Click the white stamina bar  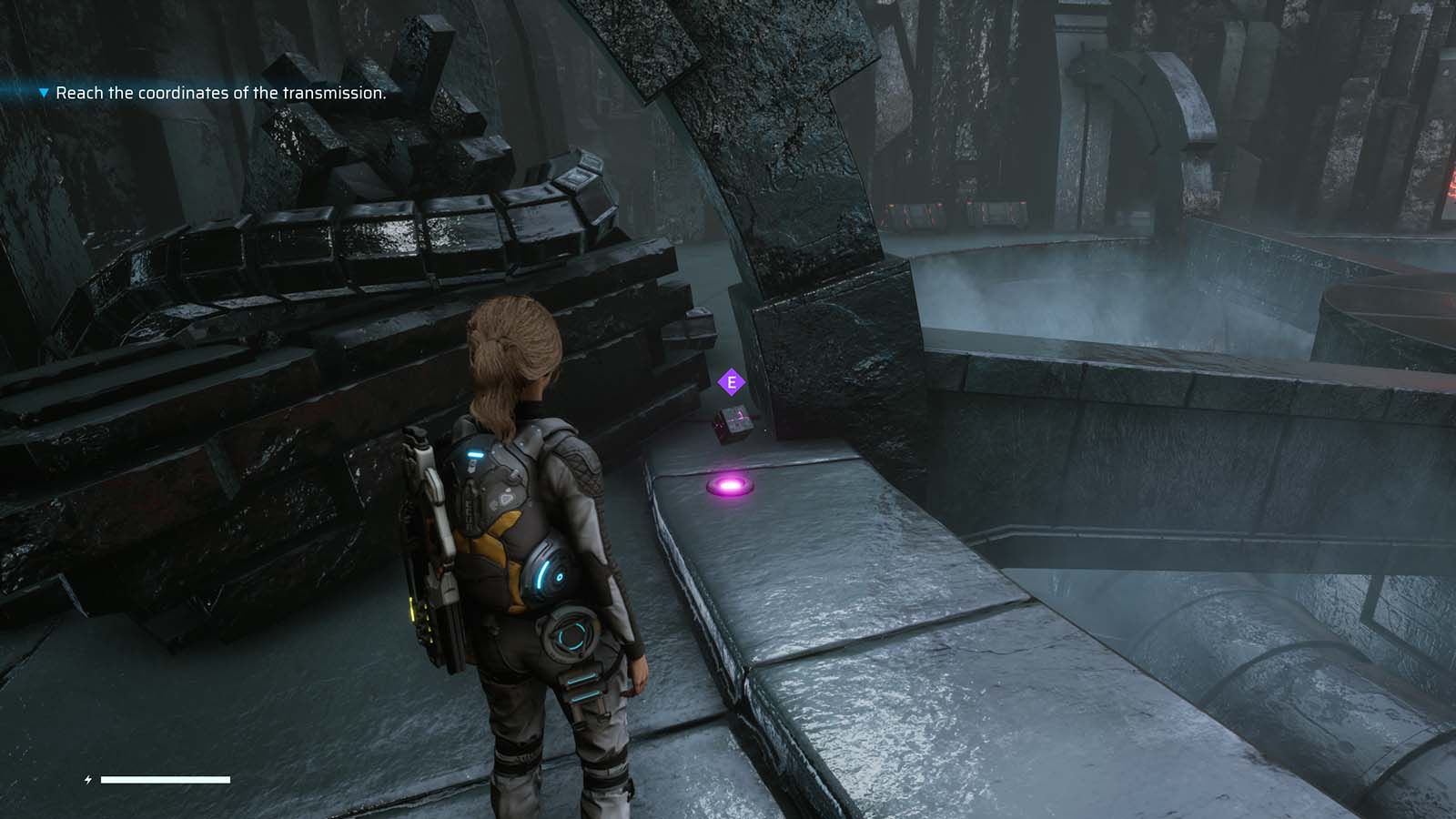tap(166, 780)
